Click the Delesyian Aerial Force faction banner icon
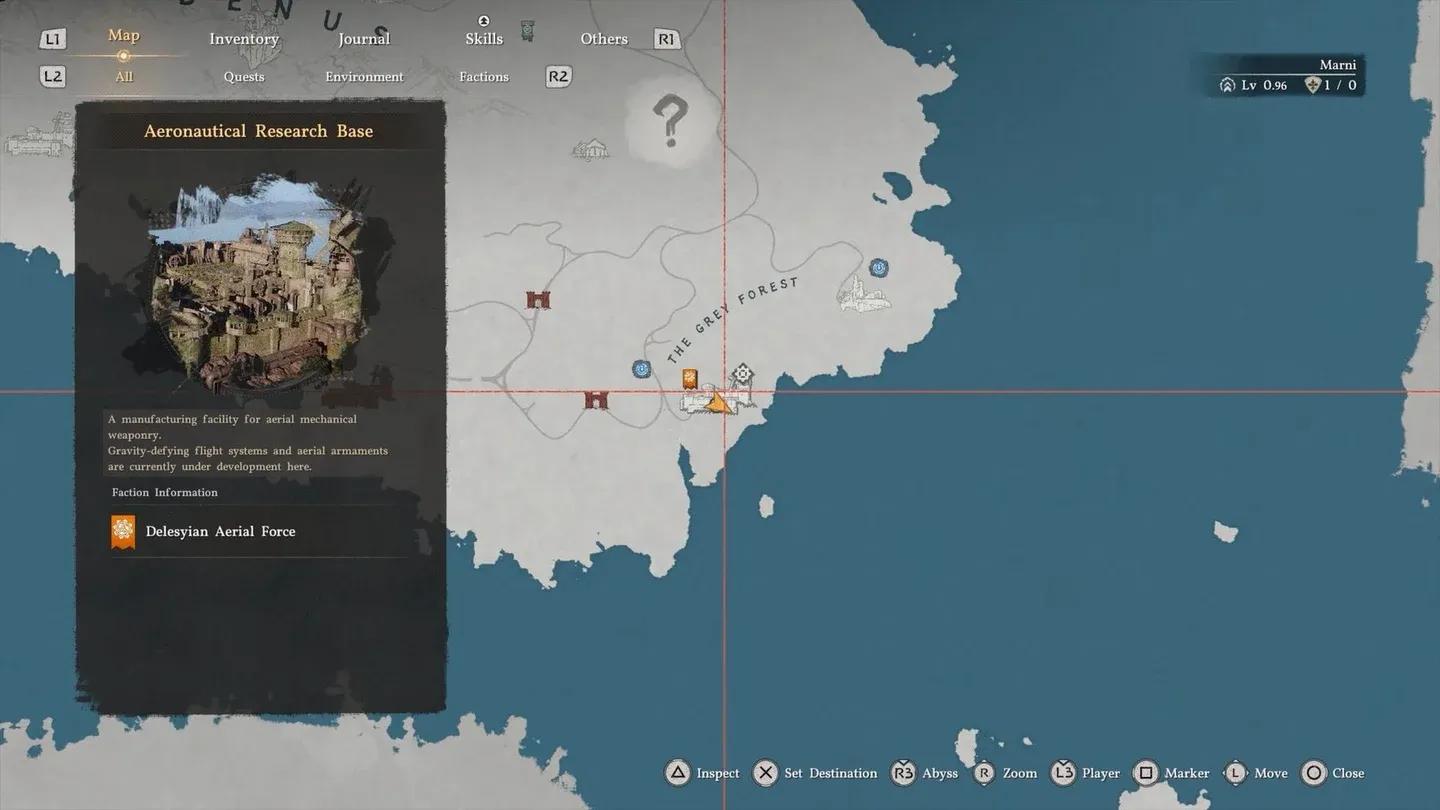 pos(122,531)
